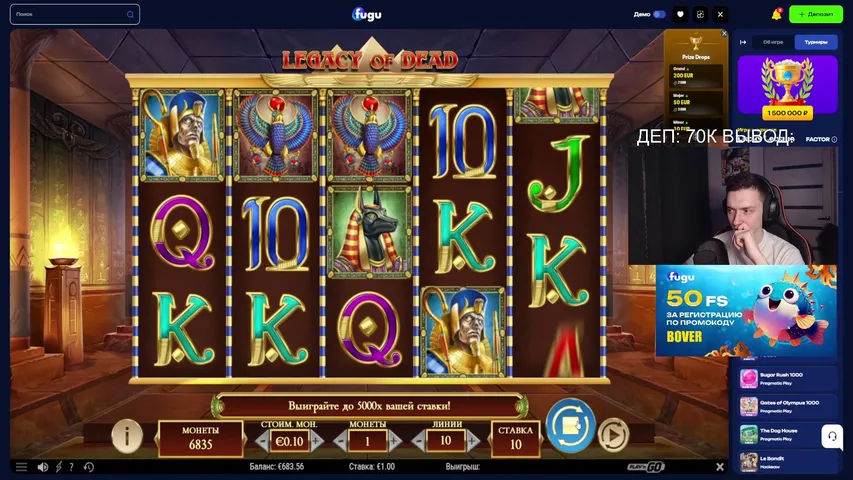Increase the number of coins
This screenshot has width=853, height=480.
click(396, 441)
